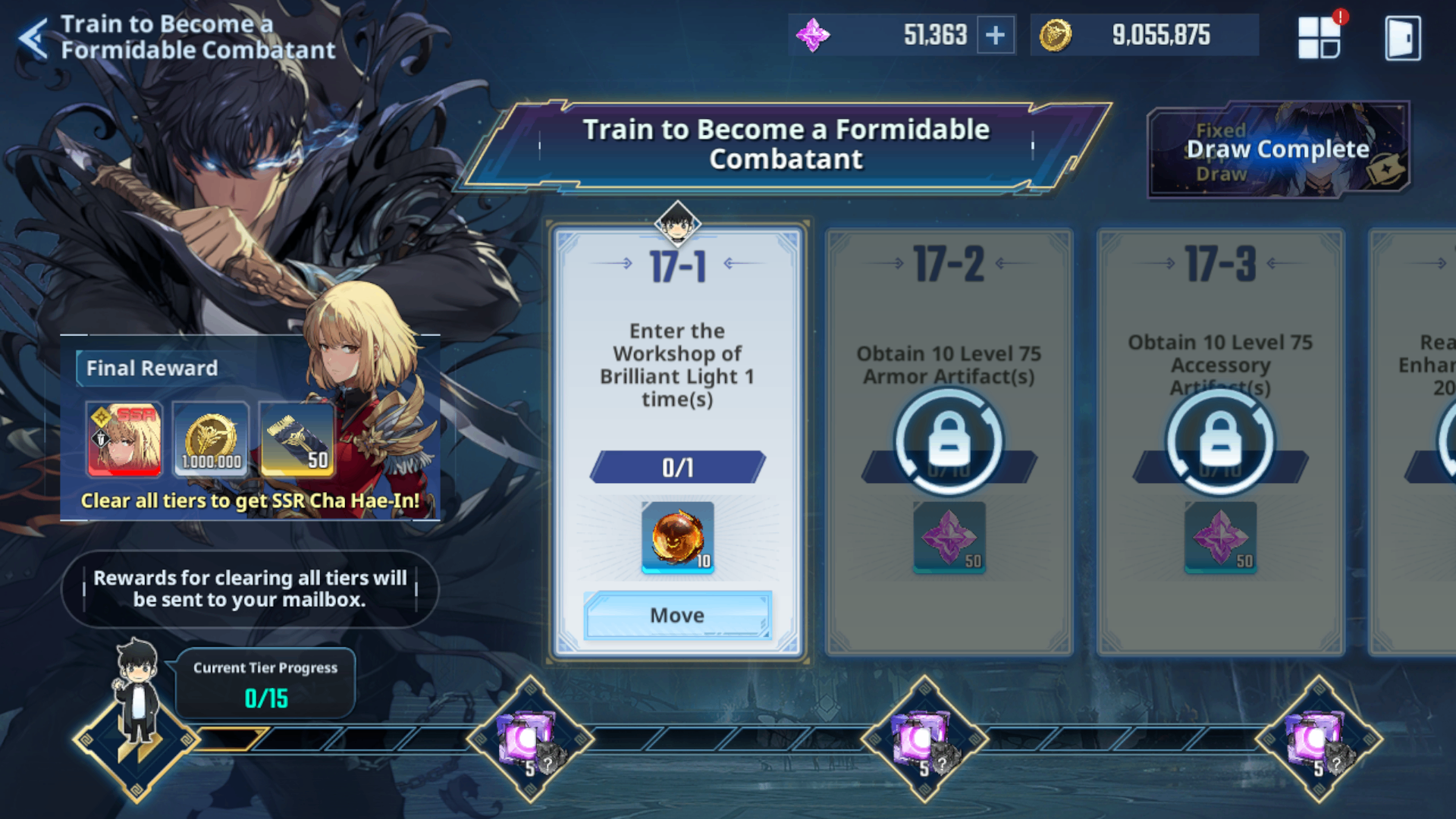
Task: Exit through the door icon
Action: (1402, 38)
